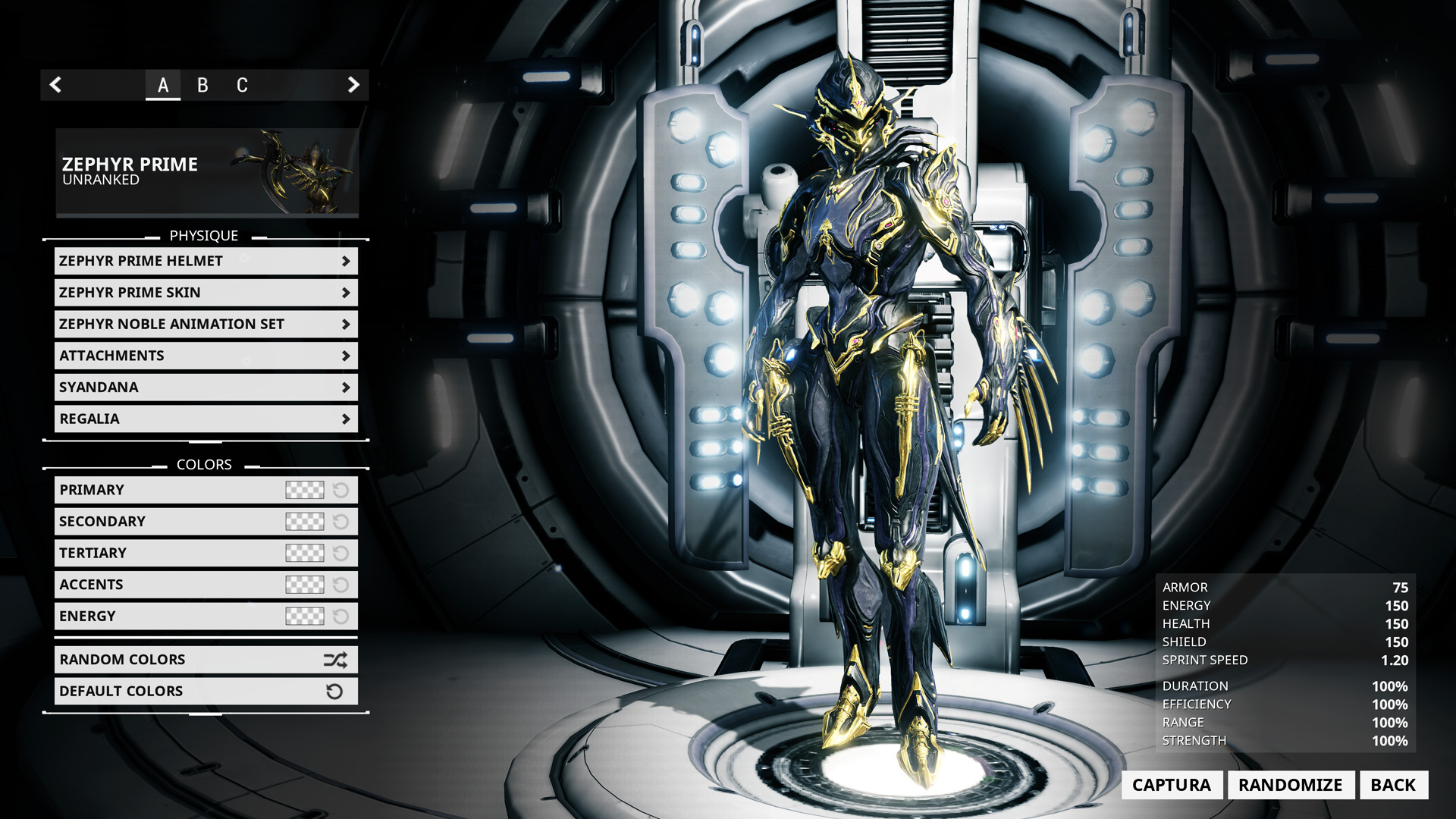
Task: Open the Zephyr Prime Skin selector
Action: [205, 292]
